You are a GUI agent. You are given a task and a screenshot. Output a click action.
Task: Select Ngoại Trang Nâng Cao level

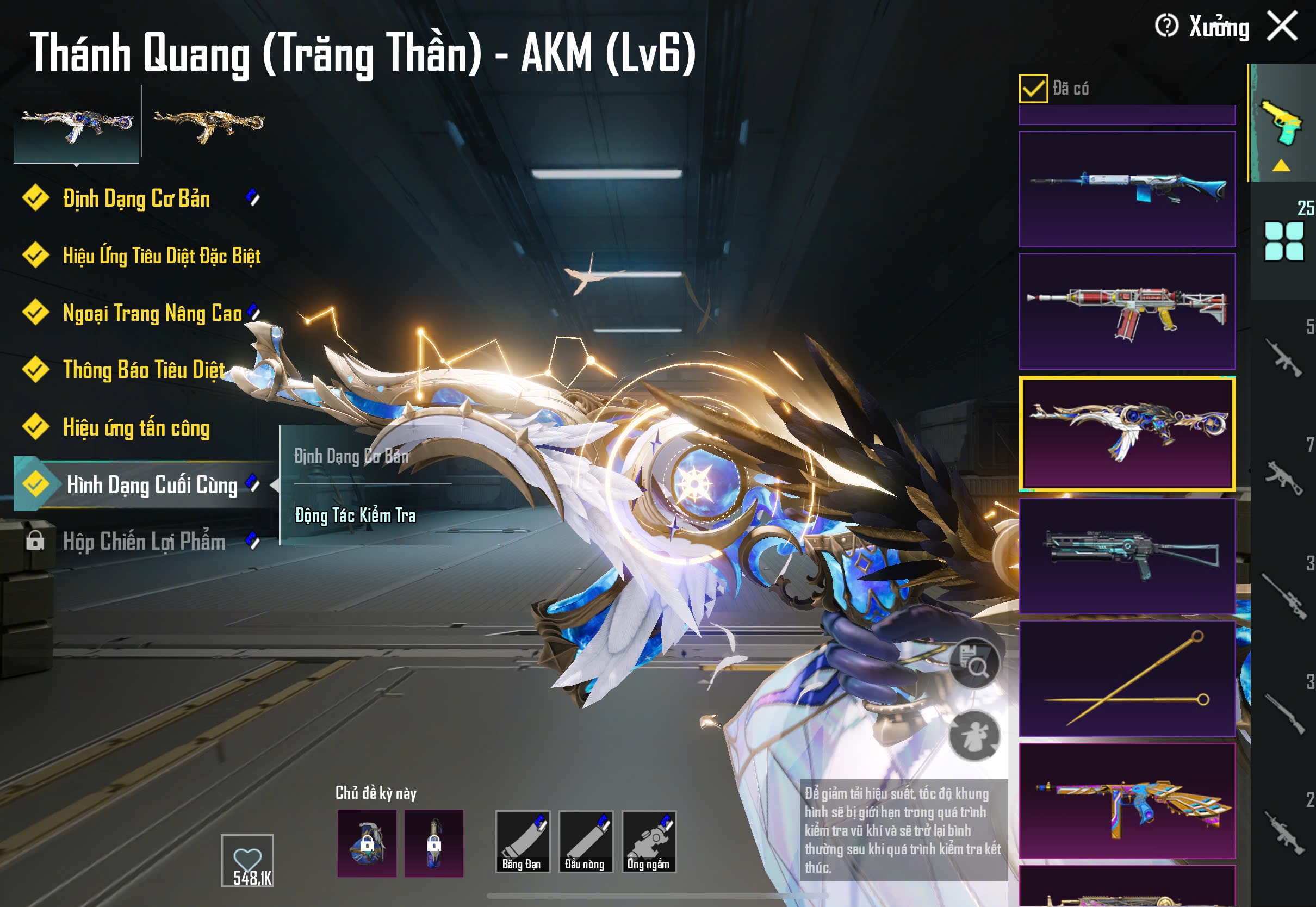click(152, 313)
